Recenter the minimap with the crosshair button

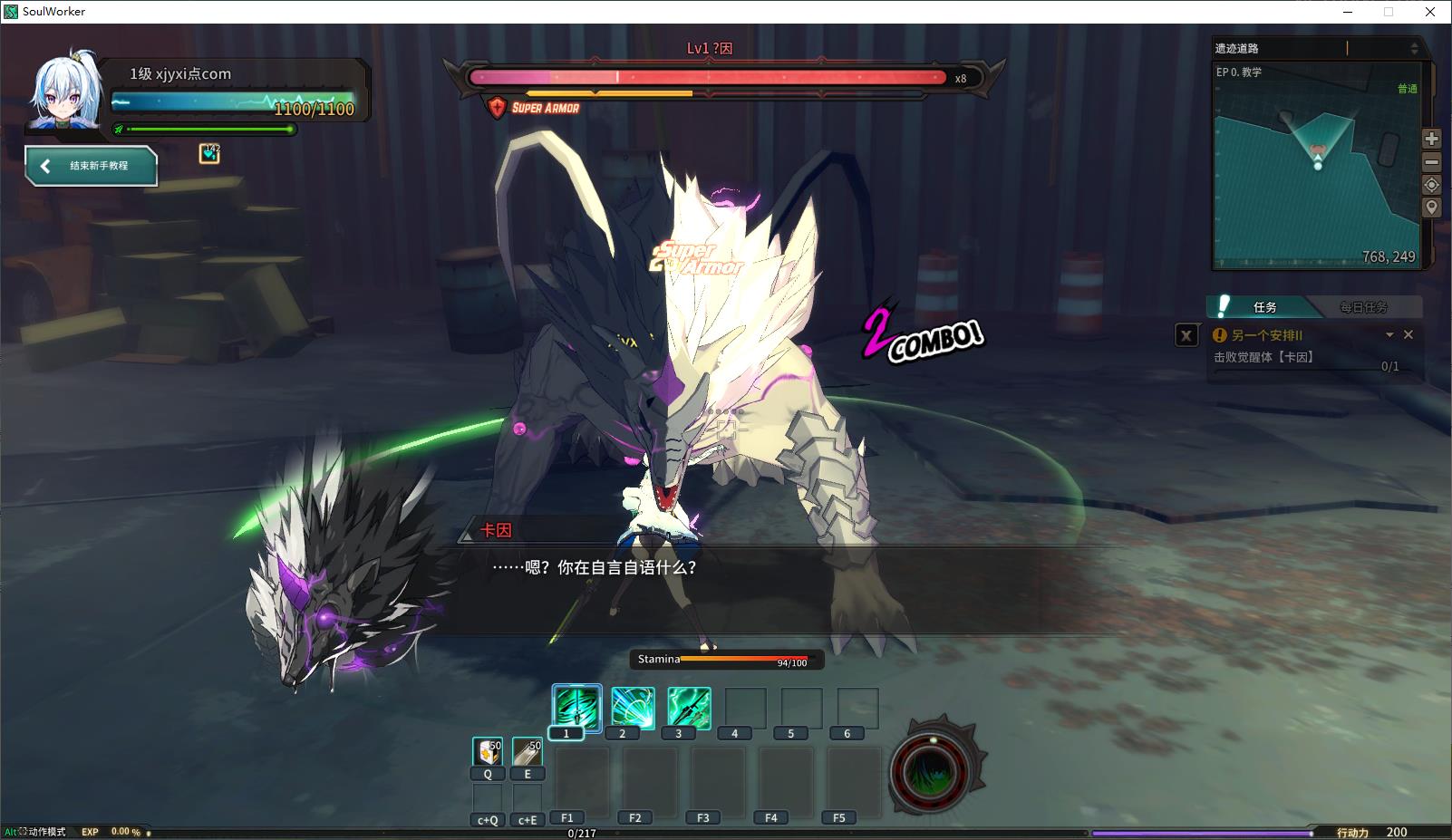click(x=1432, y=185)
